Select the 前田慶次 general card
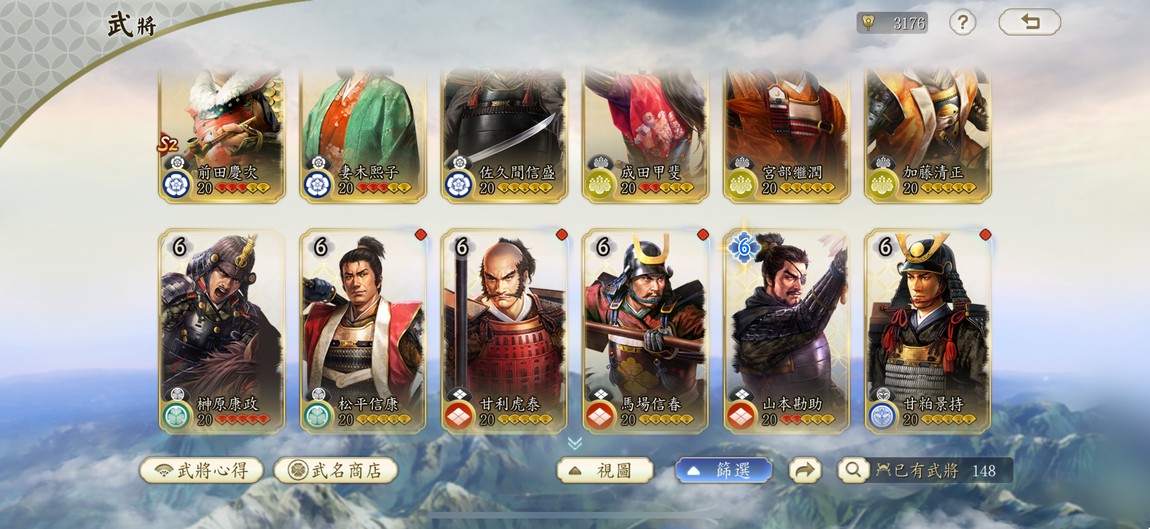1150x529 pixels. click(x=222, y=135)
